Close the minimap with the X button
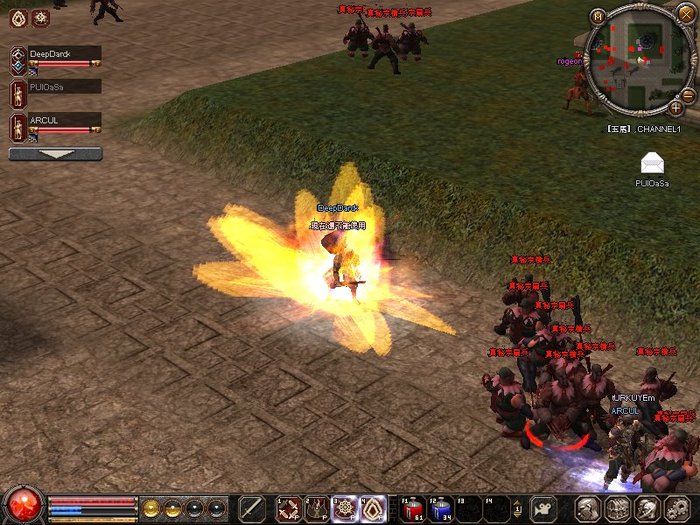This screenshot has width=700, height=525. click(685, 14)
